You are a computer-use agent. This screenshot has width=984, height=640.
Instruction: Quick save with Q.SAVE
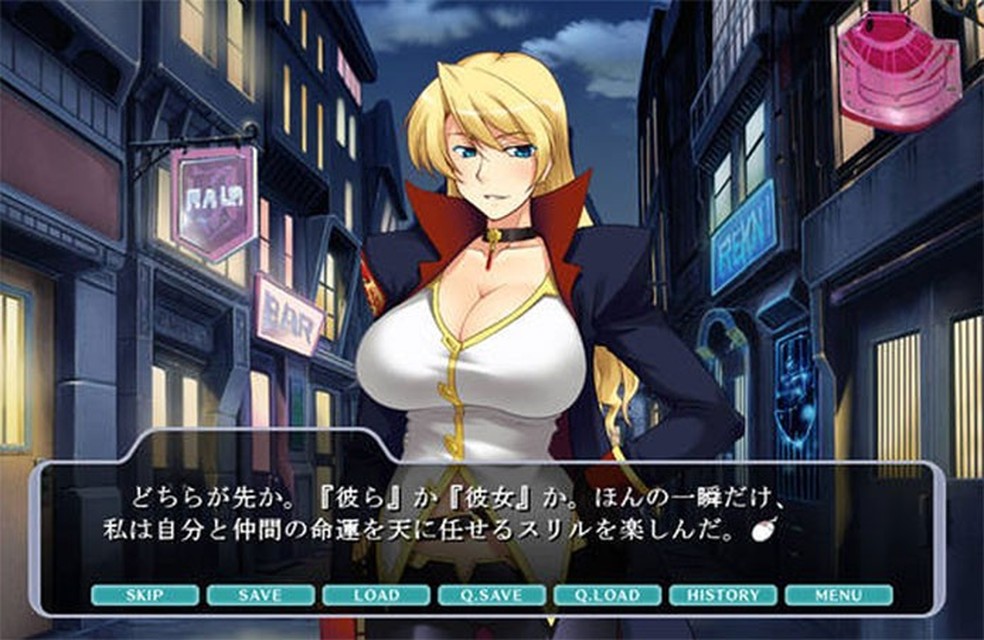click(x=491, y=595)
